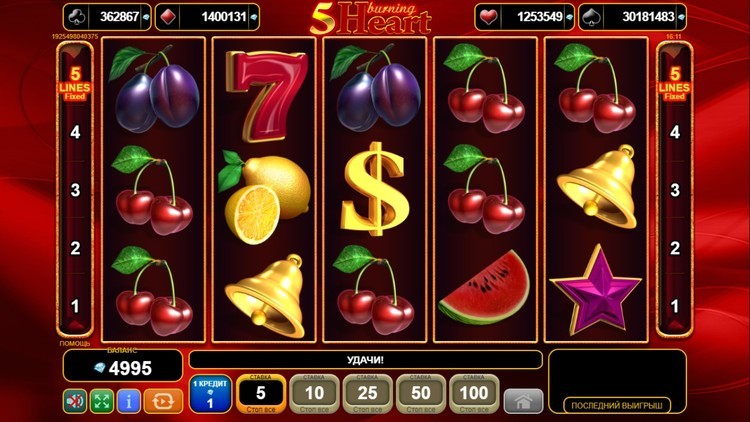750x422 pixels.
Task: Set the bet to 25
Action: point(369,394)
